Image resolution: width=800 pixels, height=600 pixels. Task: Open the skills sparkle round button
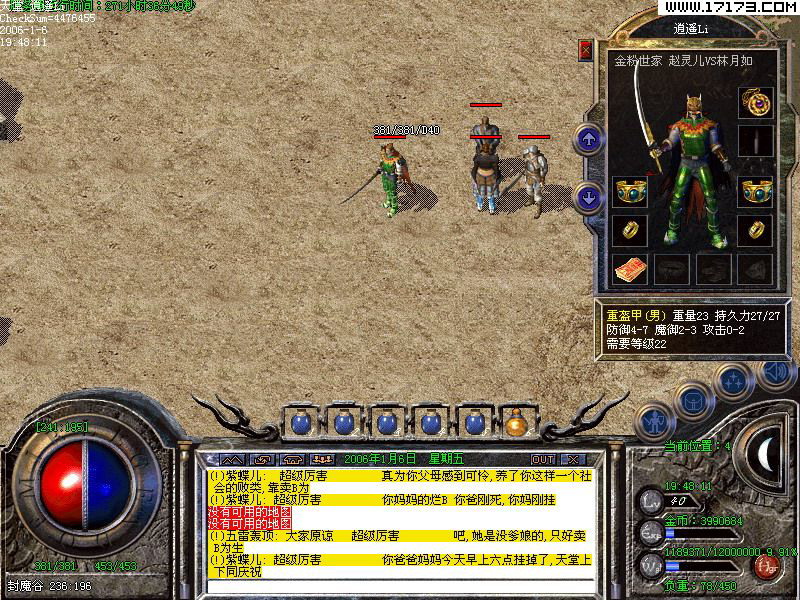pyautogui.click(x=735, y=381)
